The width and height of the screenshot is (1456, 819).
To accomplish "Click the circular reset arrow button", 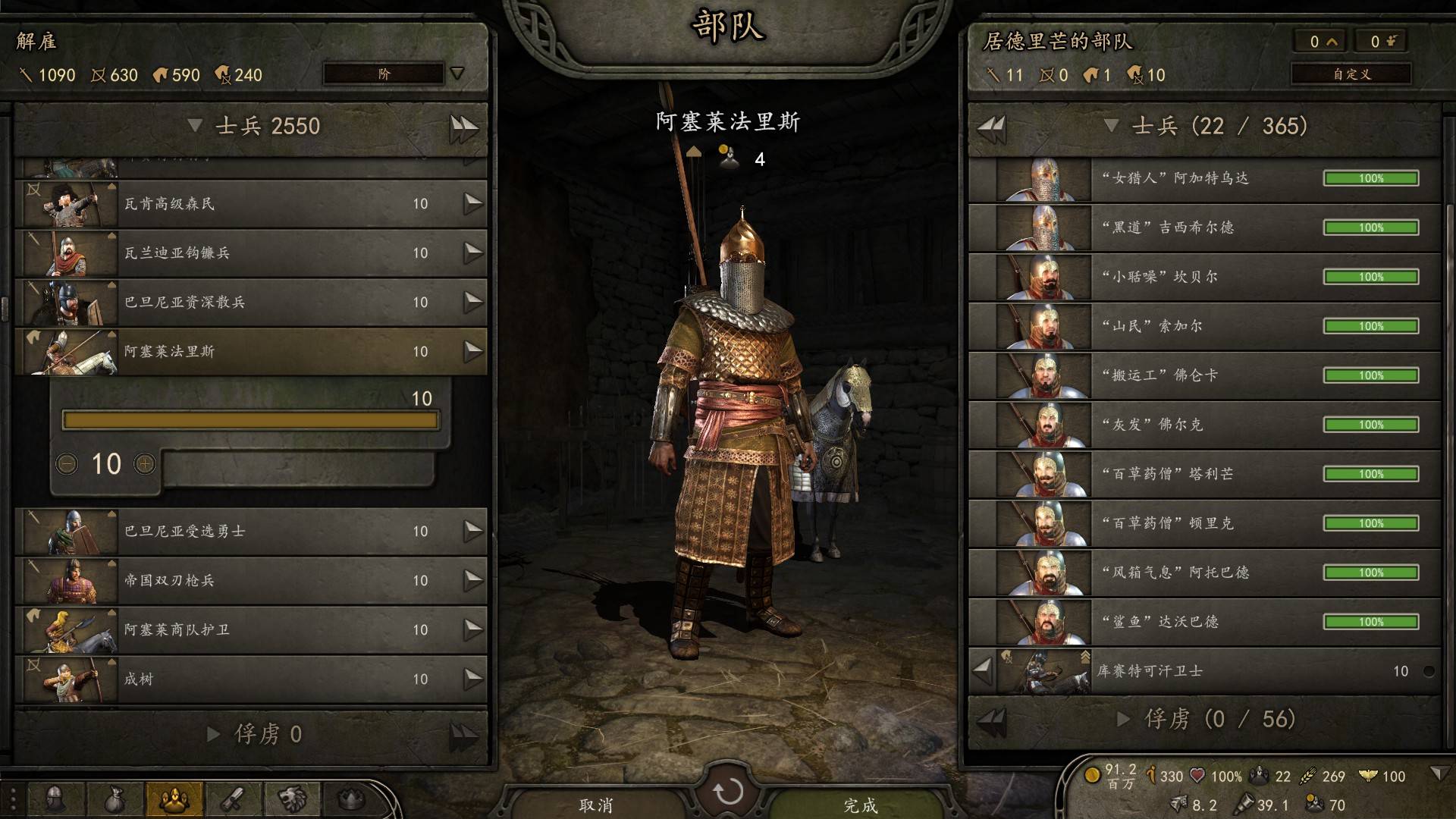I will click(x=728, y=791).
